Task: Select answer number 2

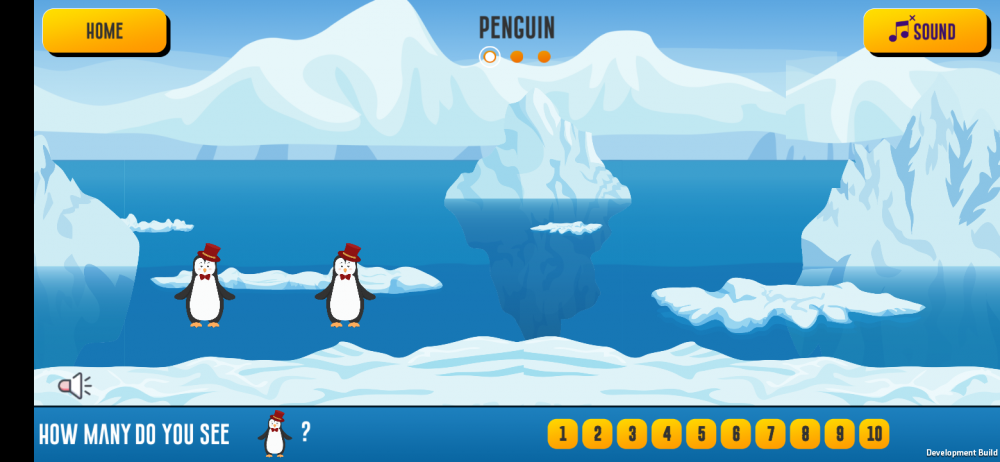Action: coord(597,434)
